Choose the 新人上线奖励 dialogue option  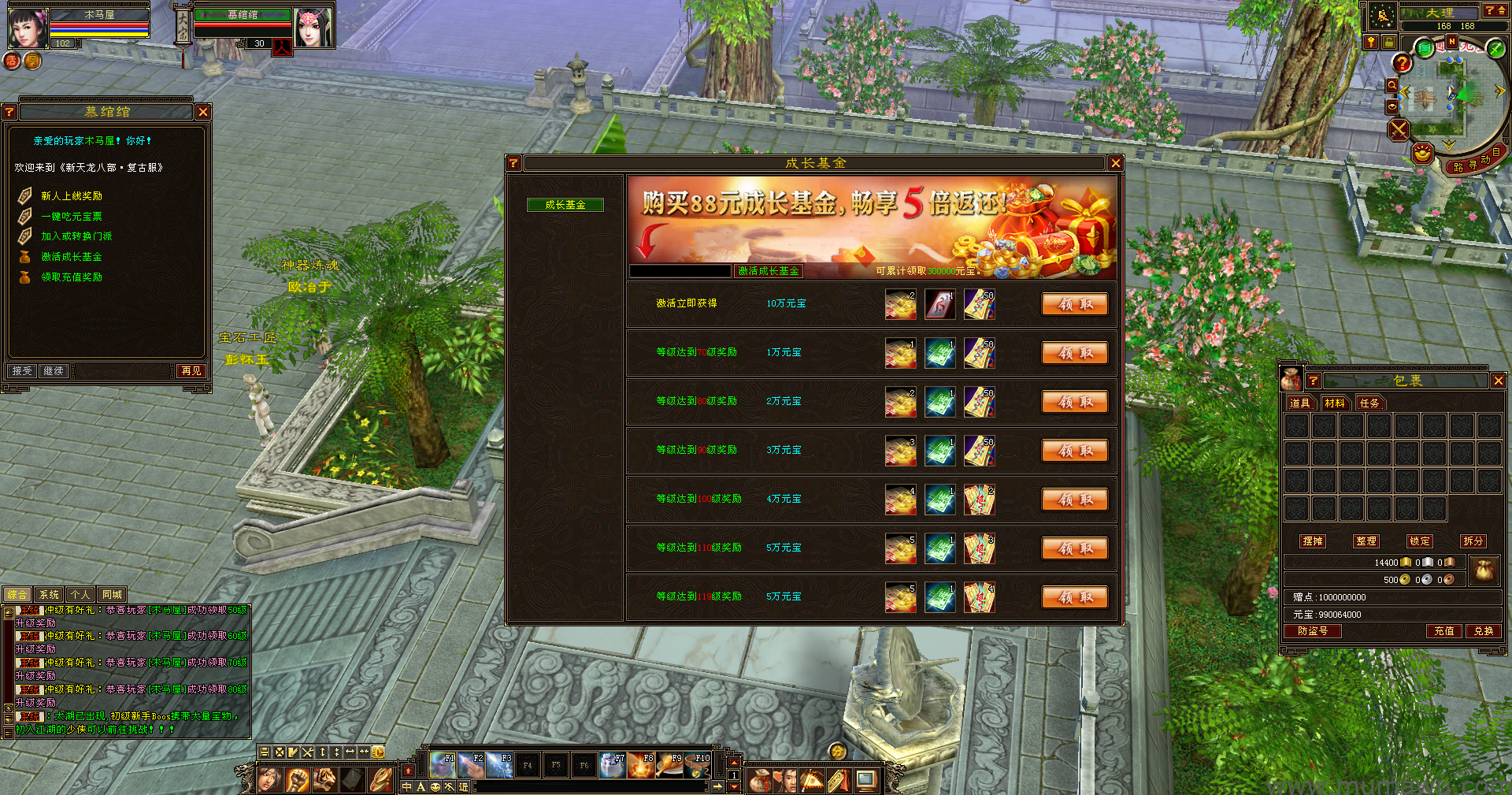(72, 196)
